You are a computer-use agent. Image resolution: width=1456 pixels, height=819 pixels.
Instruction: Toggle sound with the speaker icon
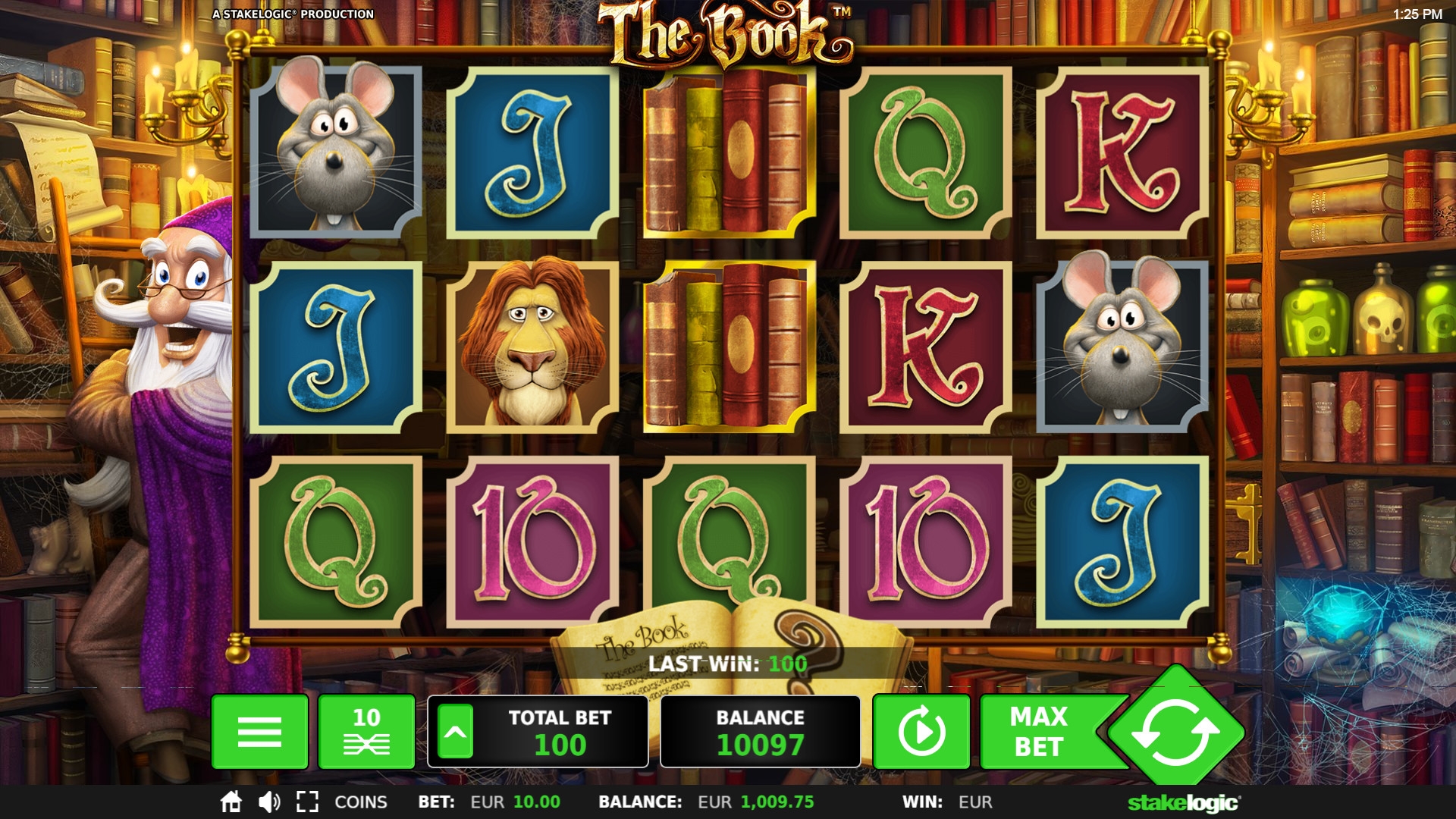point(269,802)
